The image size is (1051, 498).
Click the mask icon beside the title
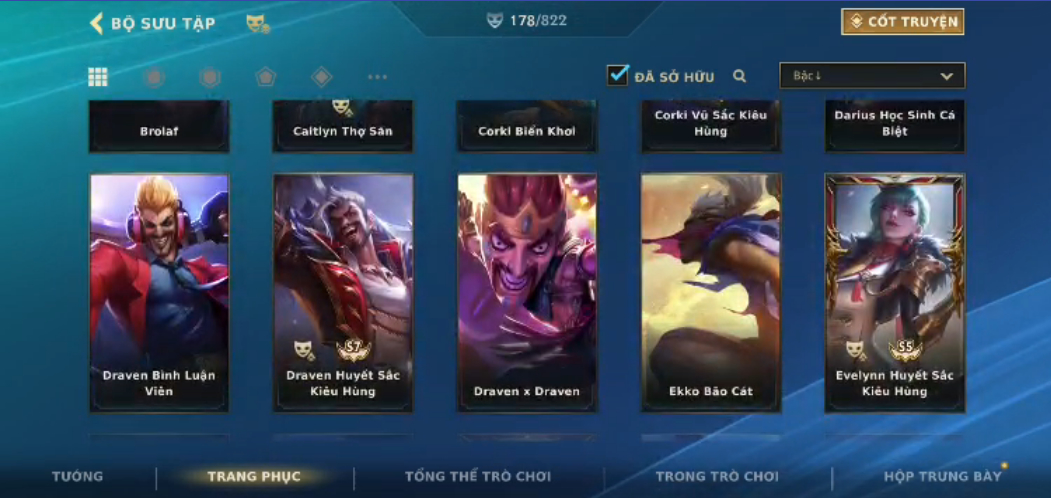pyautogui.click(x=257, y=23)
